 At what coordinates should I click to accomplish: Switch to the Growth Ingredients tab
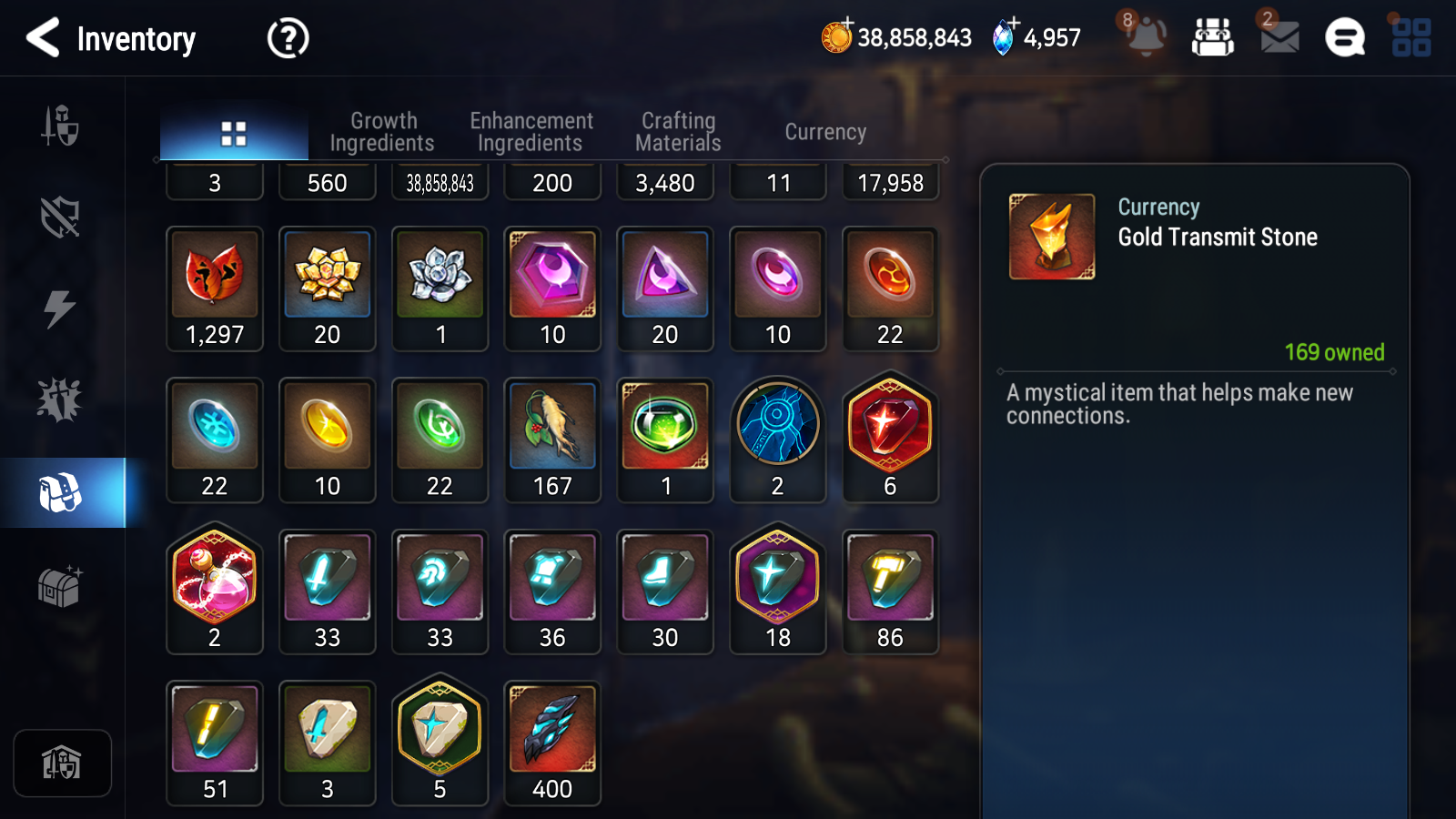[383, 132]
